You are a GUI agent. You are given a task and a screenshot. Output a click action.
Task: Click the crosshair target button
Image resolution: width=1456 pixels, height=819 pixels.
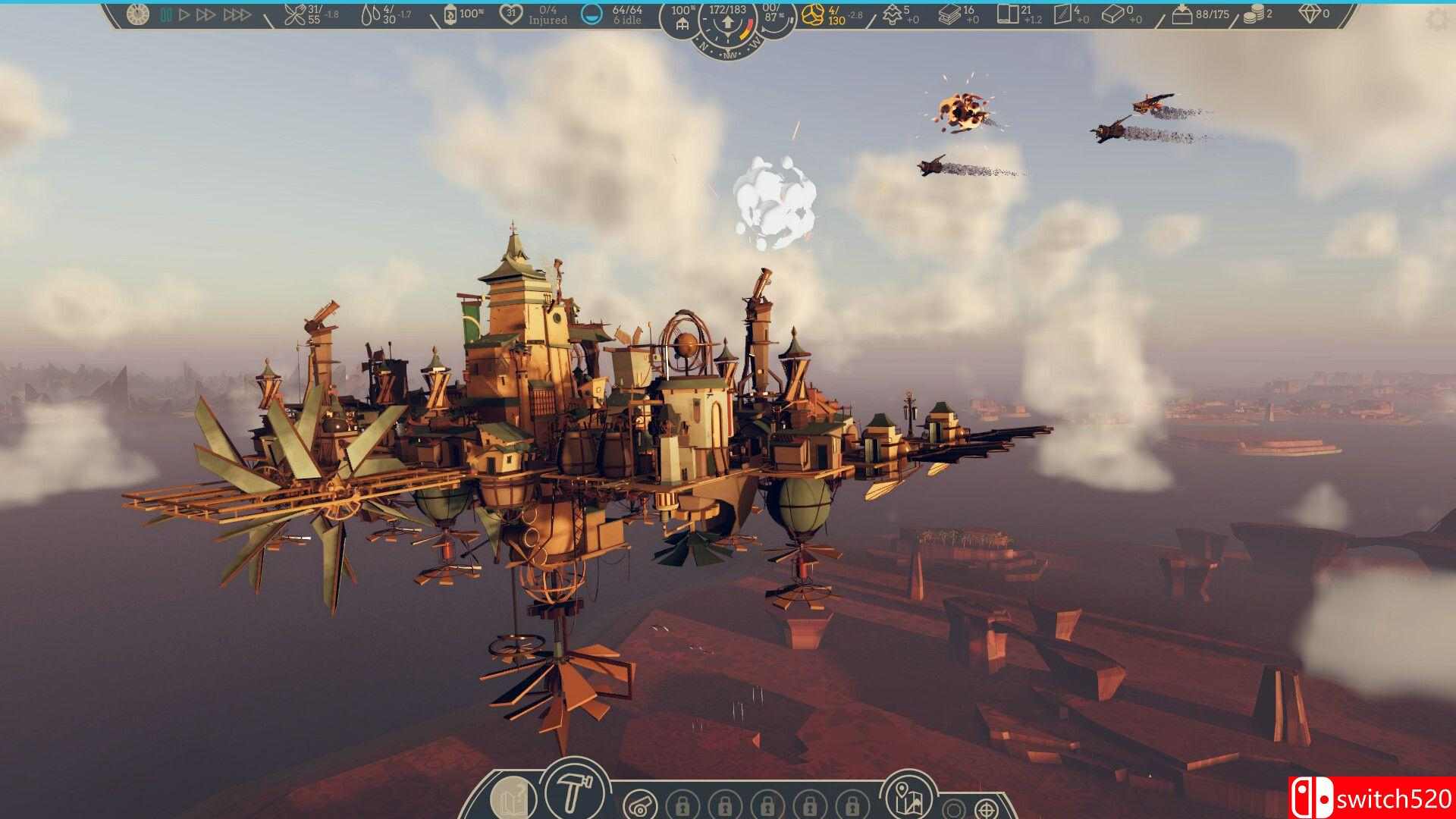coord(985,807)
